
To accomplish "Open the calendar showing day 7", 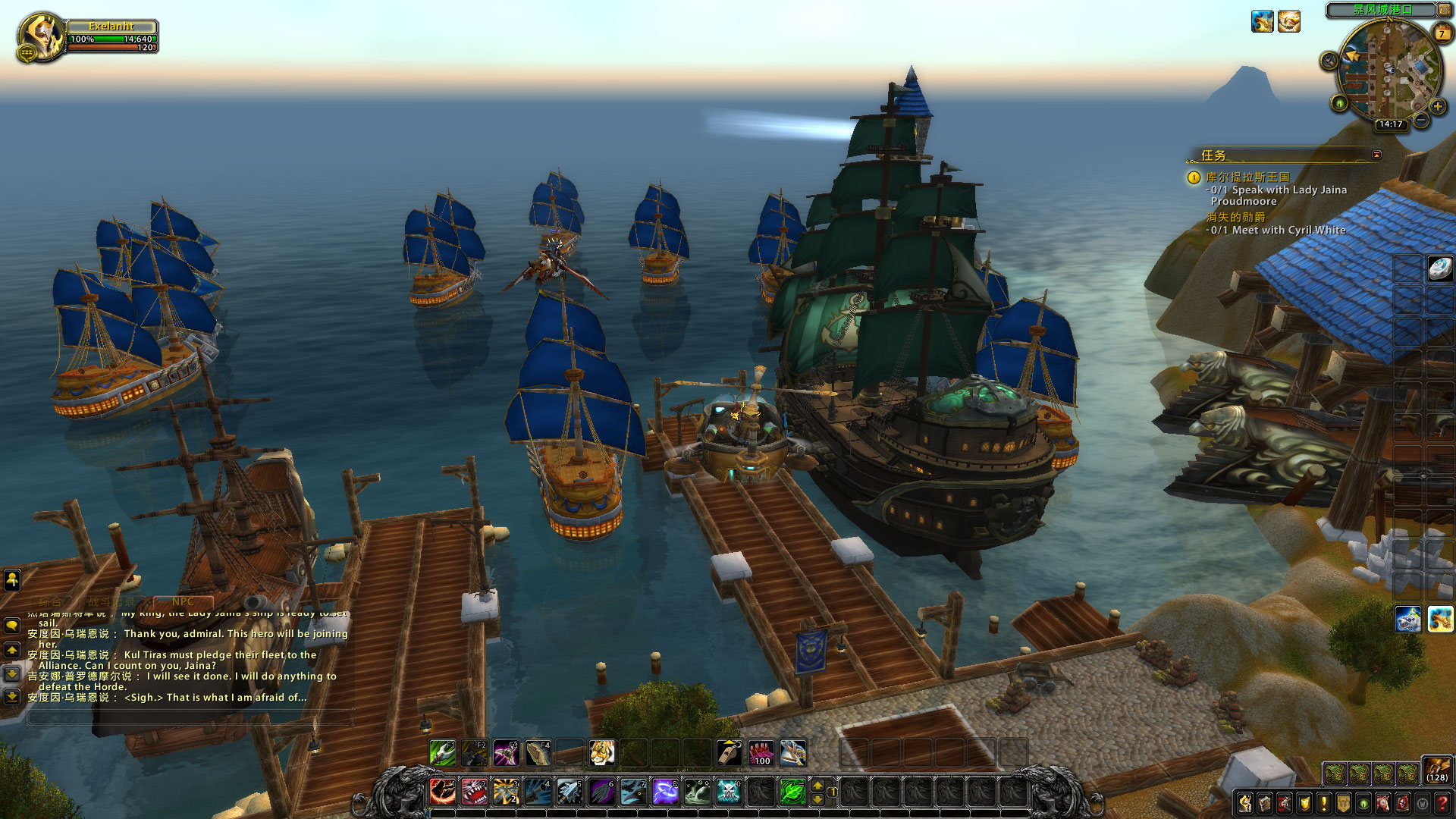I will tap(1442, 33).
